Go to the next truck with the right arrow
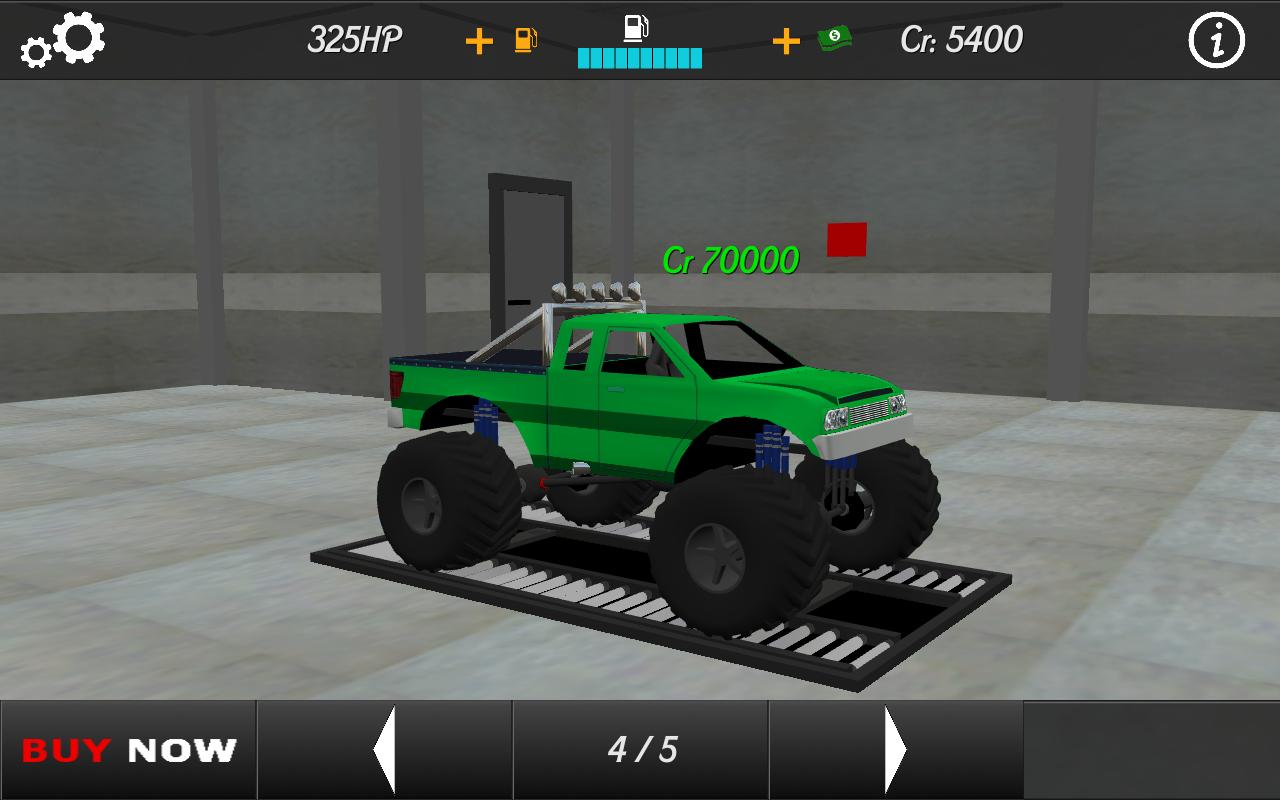The image size is (1280, 800). tap(892, 750)
